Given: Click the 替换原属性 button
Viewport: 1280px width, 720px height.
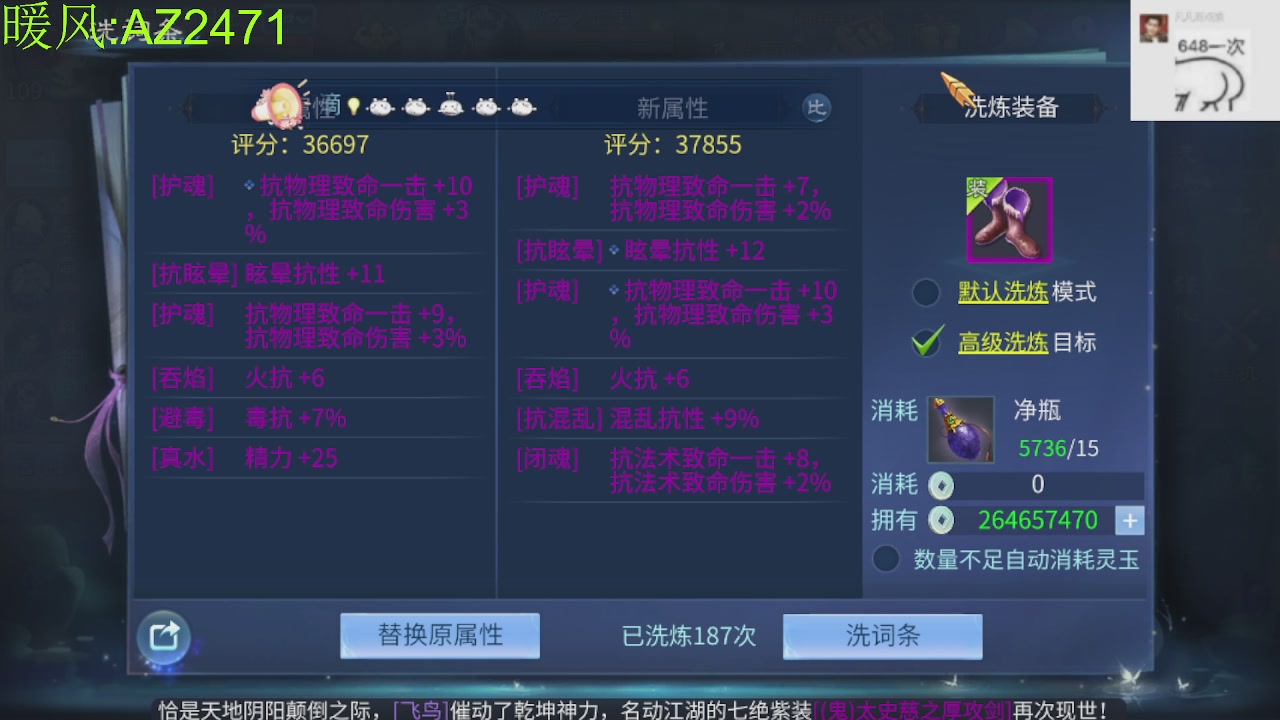Looking at the screenshot, I should [x=440, y=636].
